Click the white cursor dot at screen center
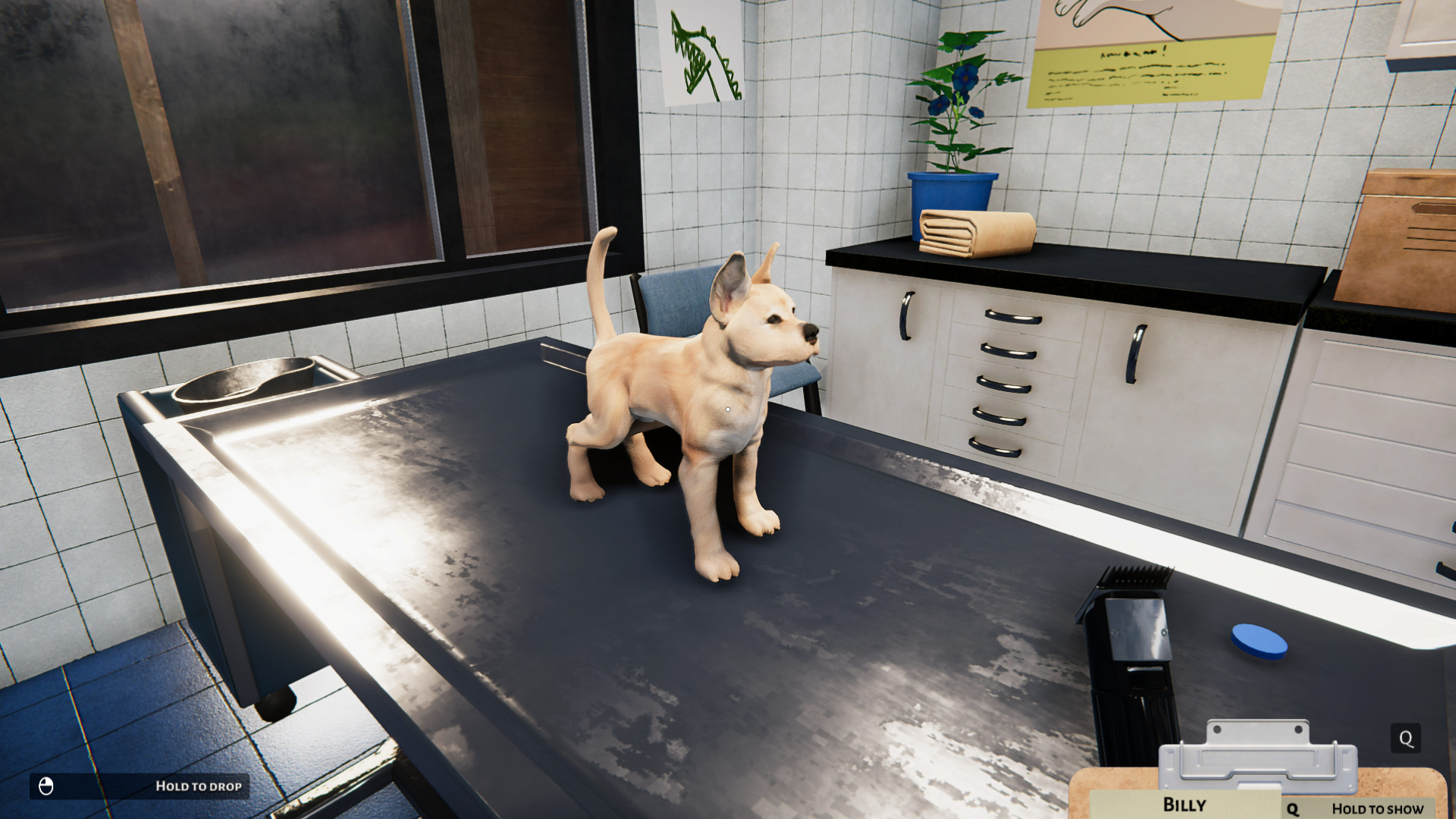The height and width of the screenshot is (819, 1456). [726, 409]
